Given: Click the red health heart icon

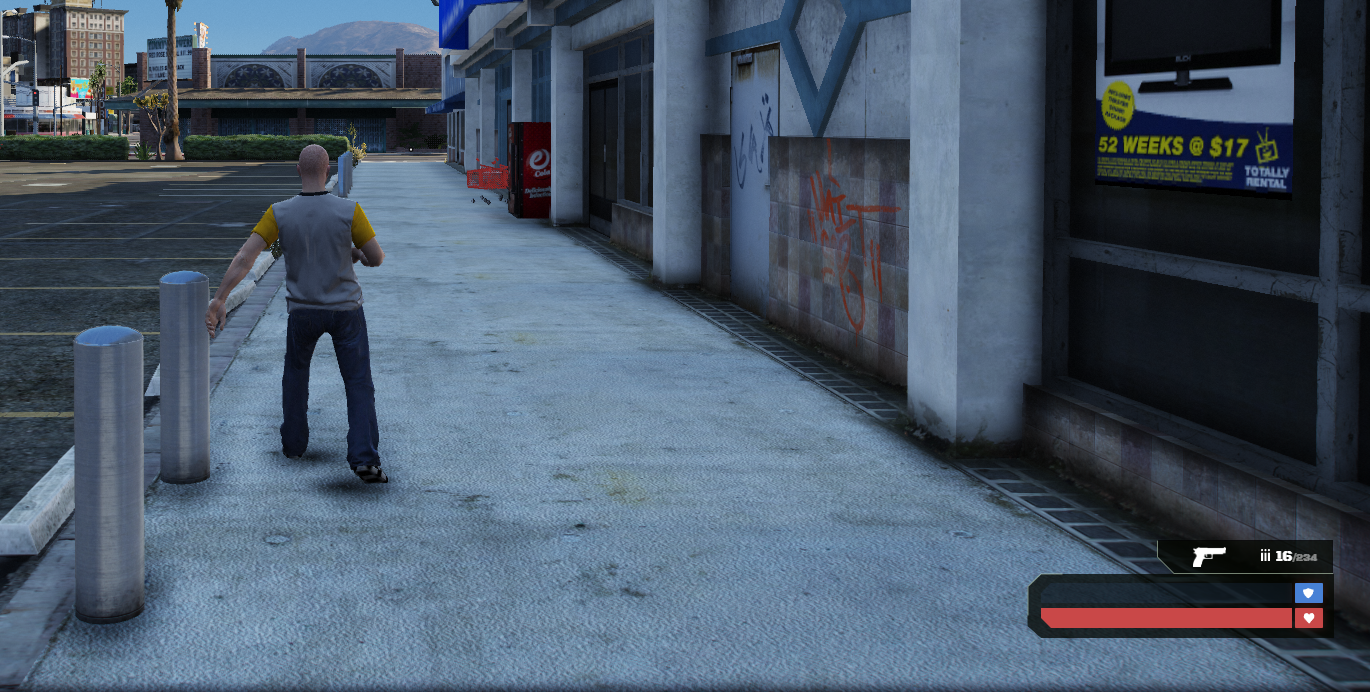Looking at the screenshot, I should (x=1308, y=618).
